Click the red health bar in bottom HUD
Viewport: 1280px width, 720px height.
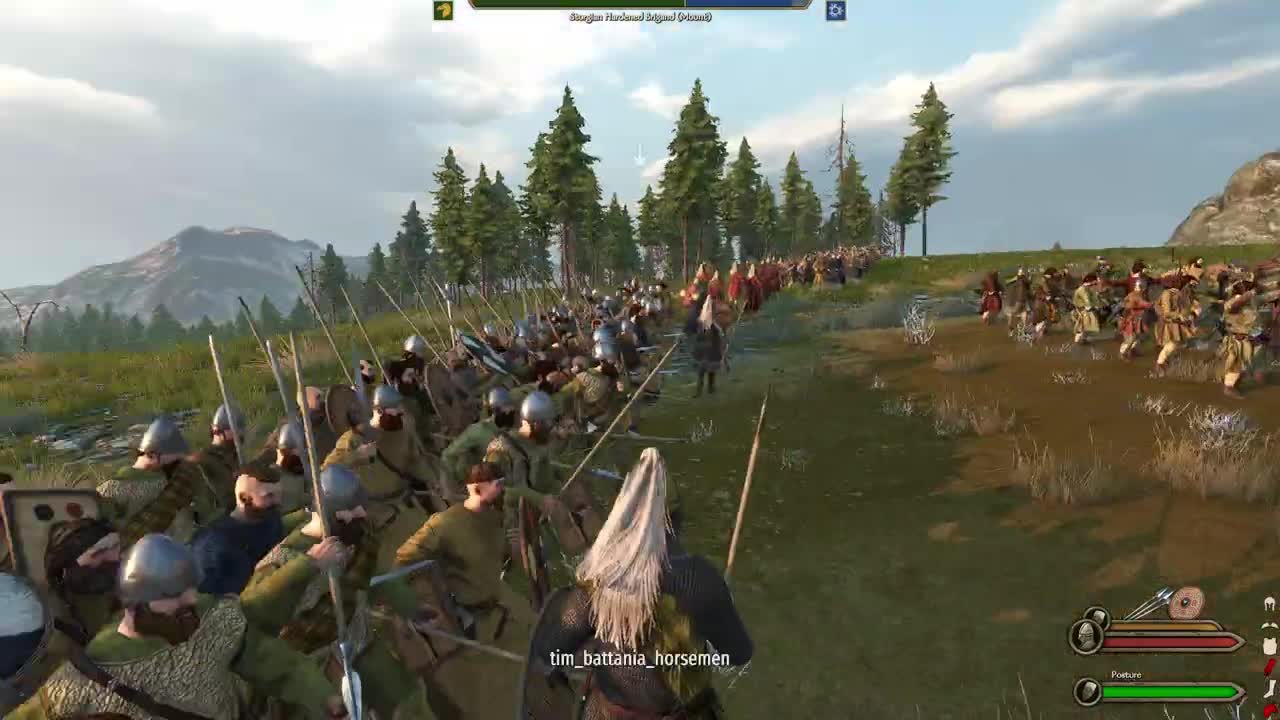tap(1167, 641)
